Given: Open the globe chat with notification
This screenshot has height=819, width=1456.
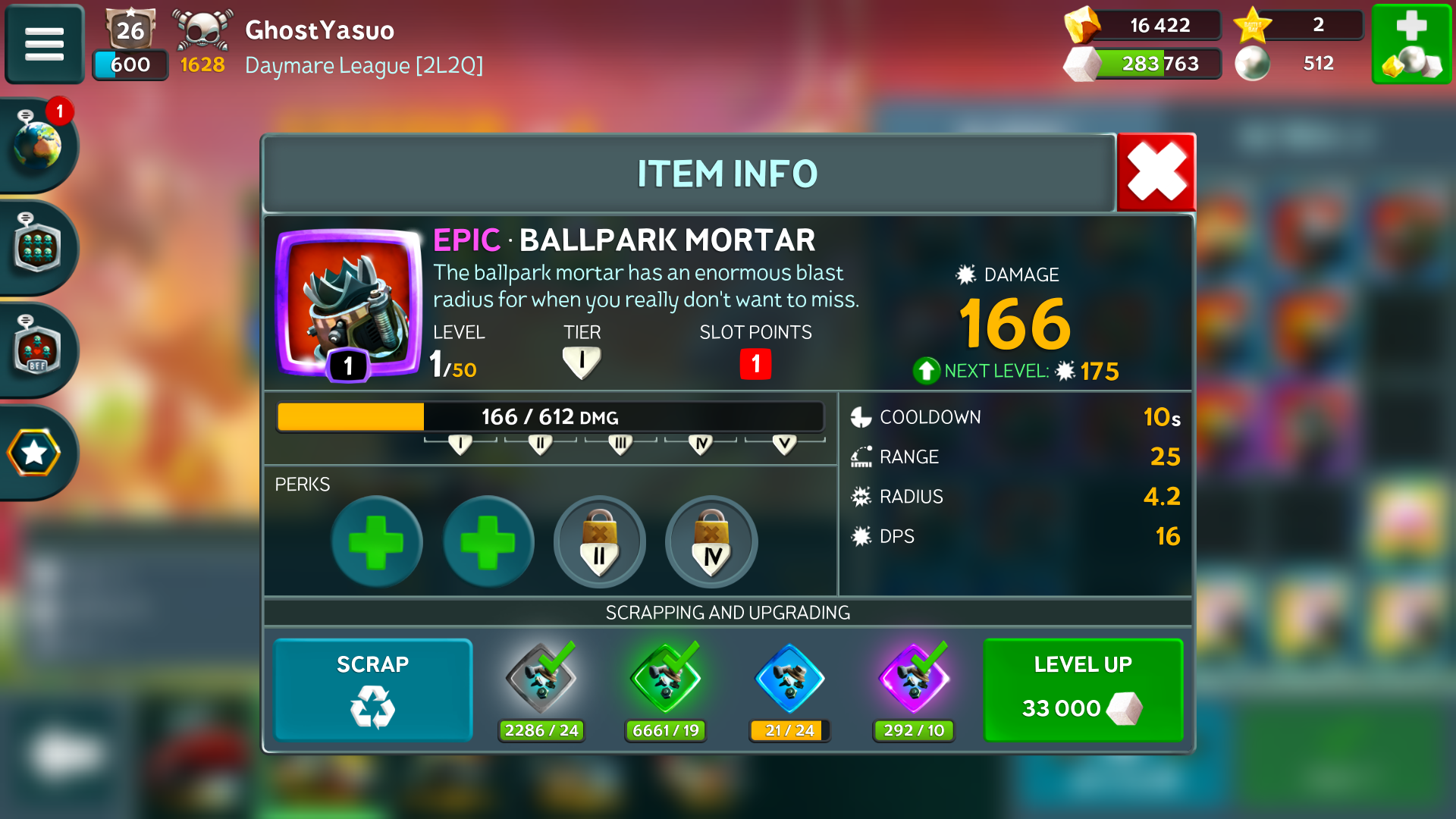Looking at the screenshot, I should pyautogui.click(x=36, y=144).
